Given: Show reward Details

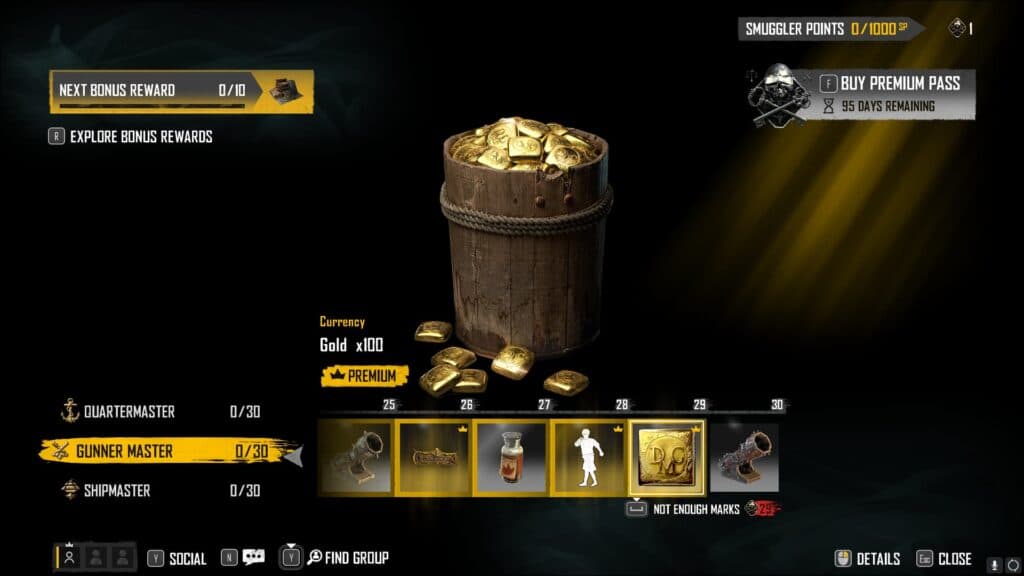Looking at the screenshot, I should click(868, 559).
